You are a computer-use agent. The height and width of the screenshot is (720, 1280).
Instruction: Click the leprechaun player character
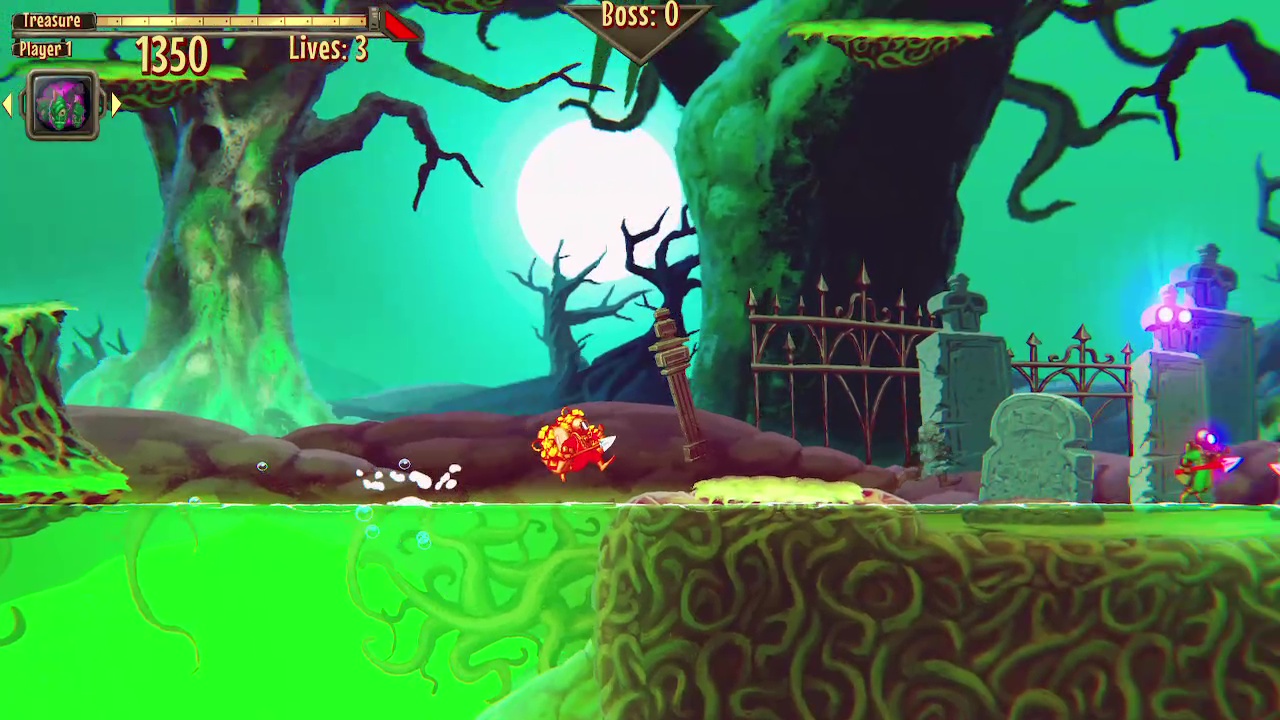570,440
